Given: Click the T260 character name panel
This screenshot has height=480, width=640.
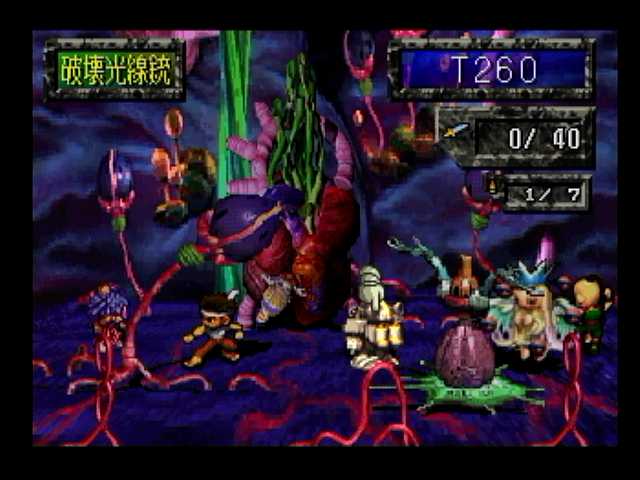Looking at the screenshot, I should 492,69.
